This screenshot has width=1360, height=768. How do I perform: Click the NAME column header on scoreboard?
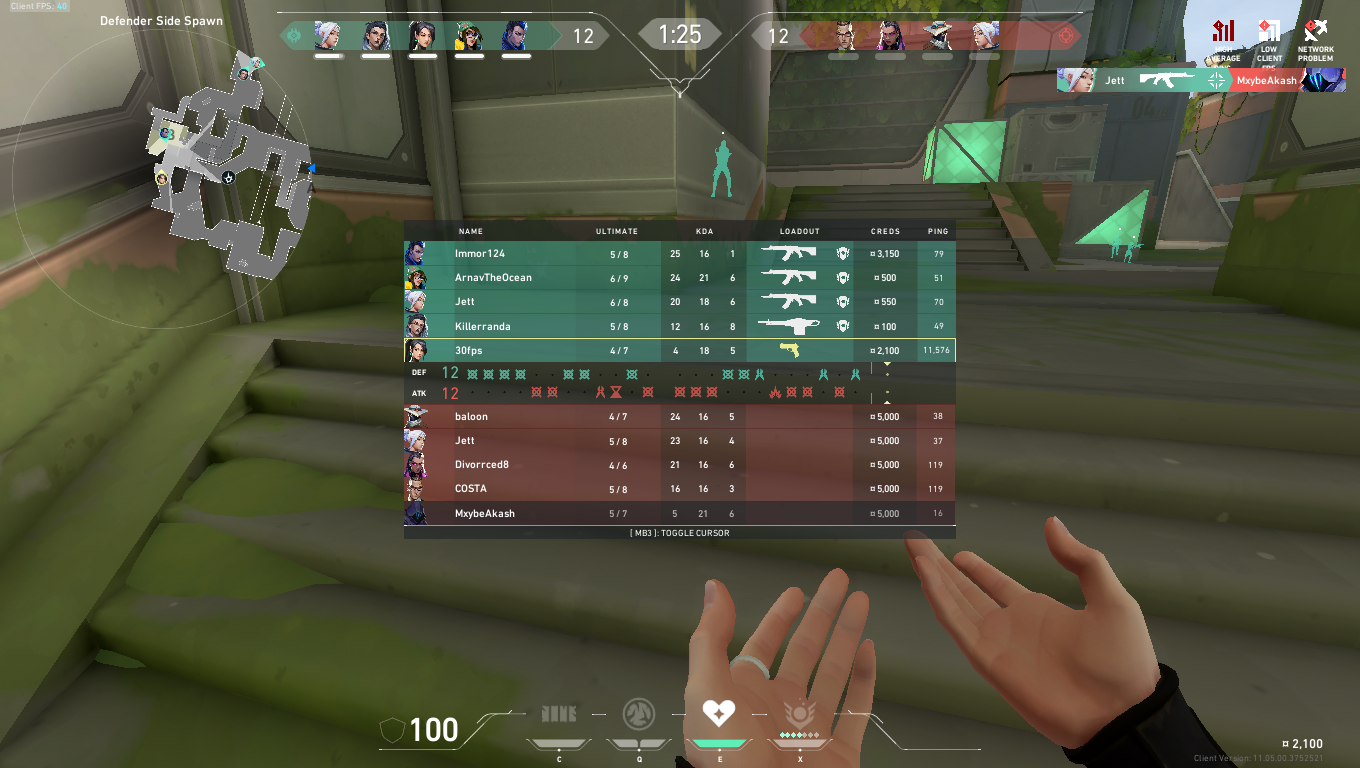click(x=470, y=231)
